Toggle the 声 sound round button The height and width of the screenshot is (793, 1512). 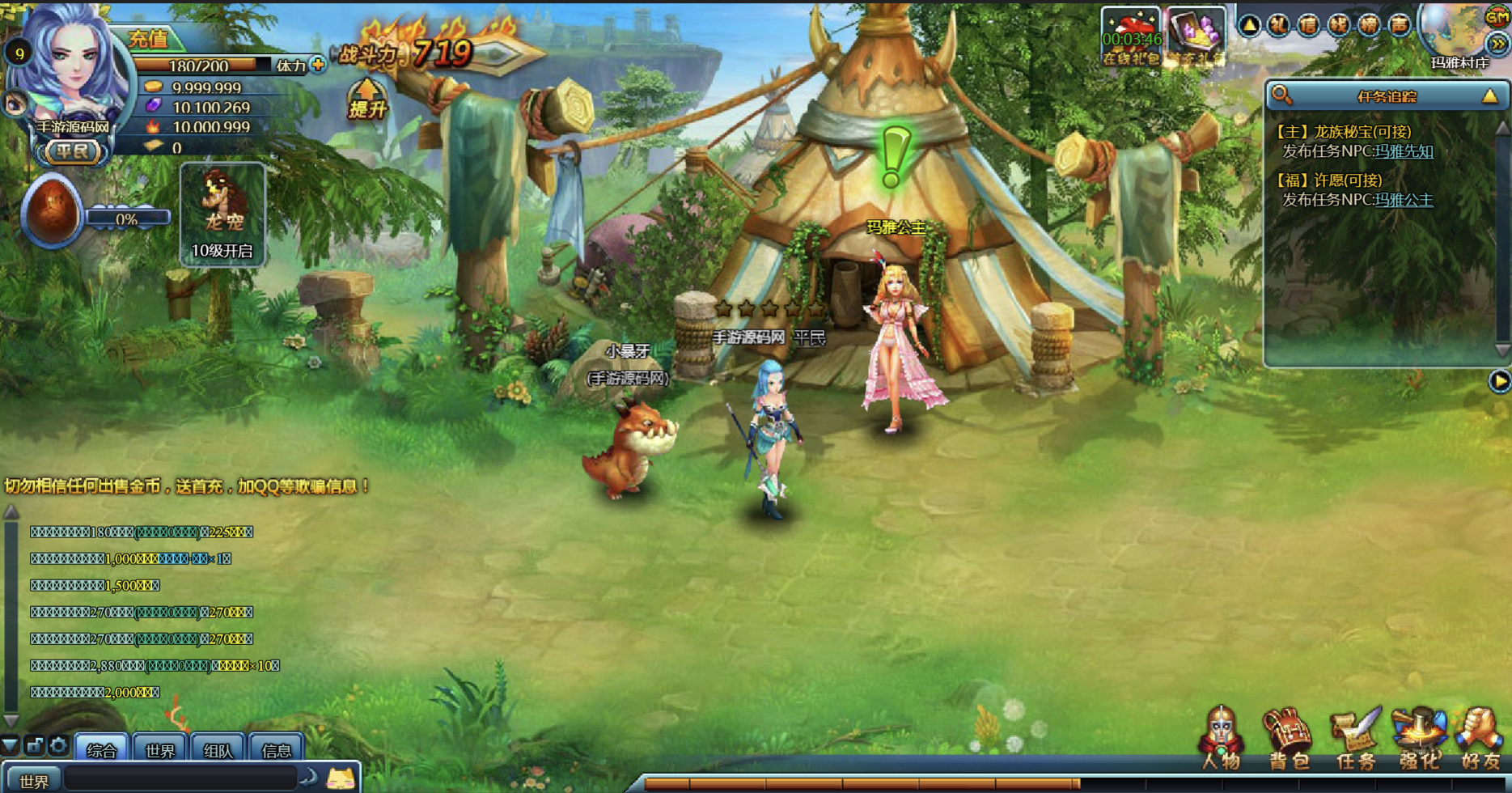(x=1399, y=26)
